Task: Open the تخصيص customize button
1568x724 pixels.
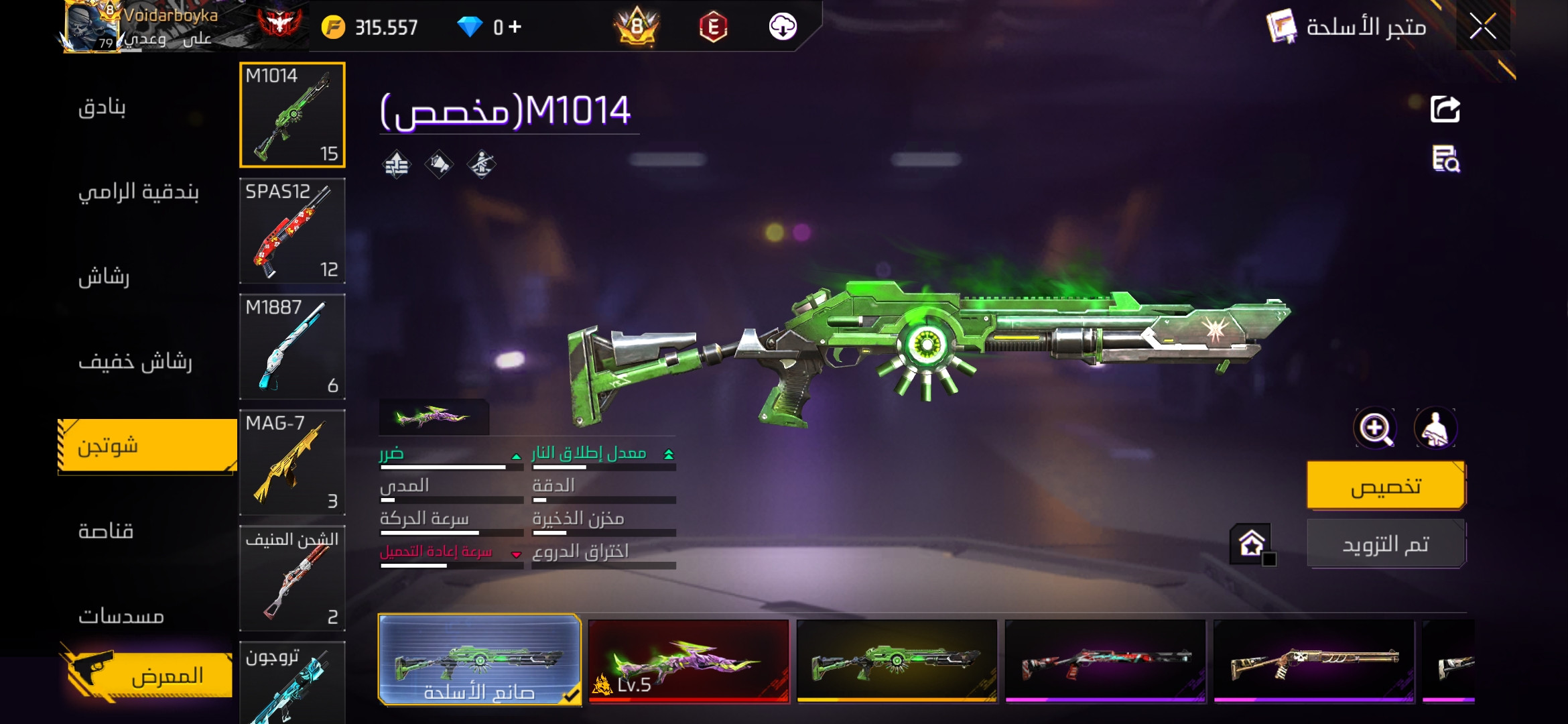Action: pos(1386,485)
